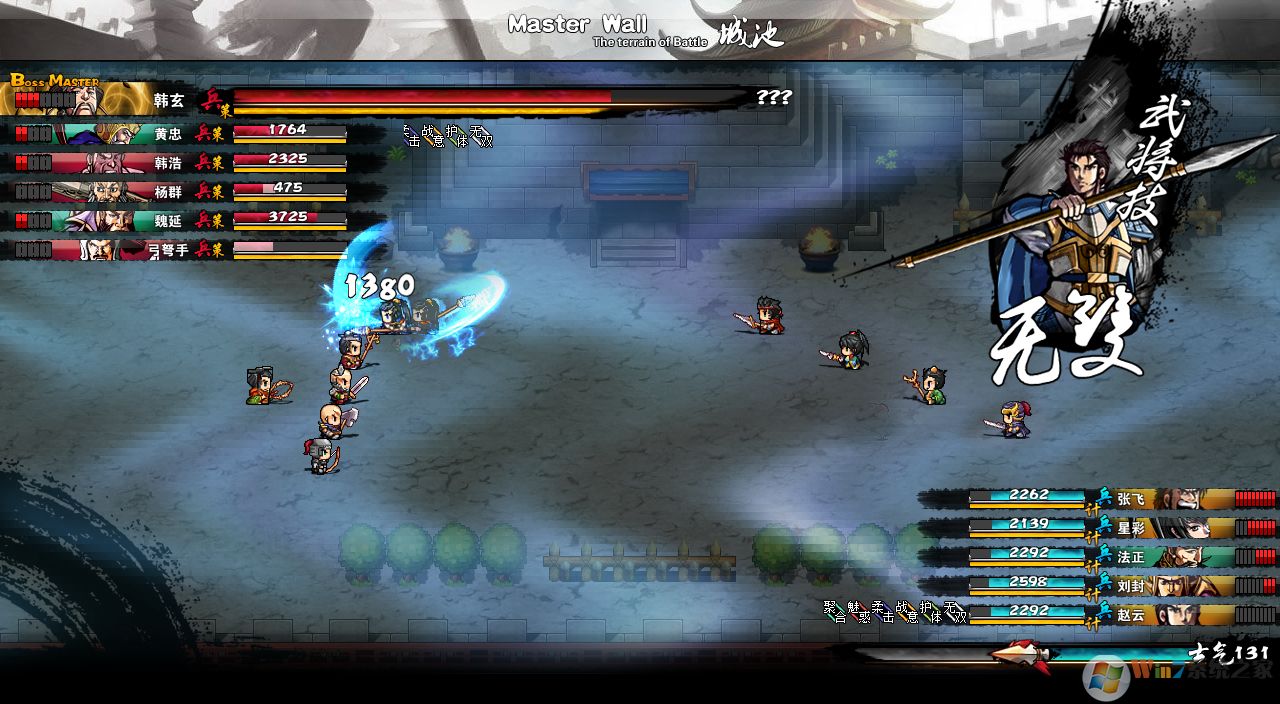
Task: Click ally general 法正's portrait
Action: coord(1187,557)
